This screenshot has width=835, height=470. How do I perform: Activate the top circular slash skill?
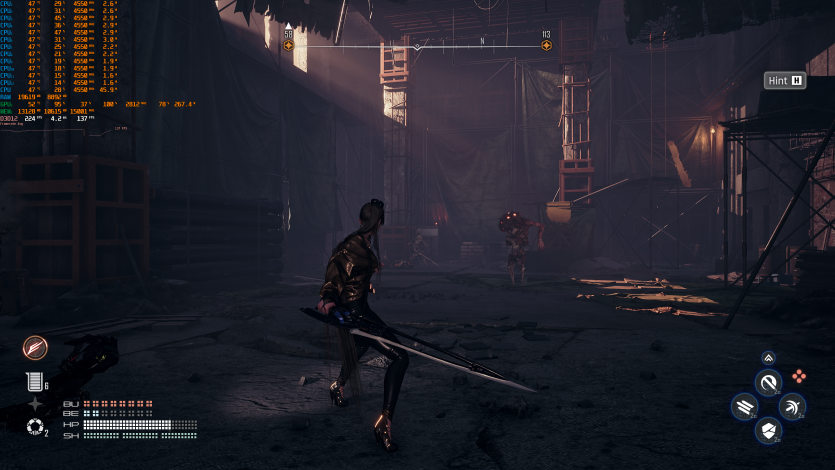(x=768, y=383)
